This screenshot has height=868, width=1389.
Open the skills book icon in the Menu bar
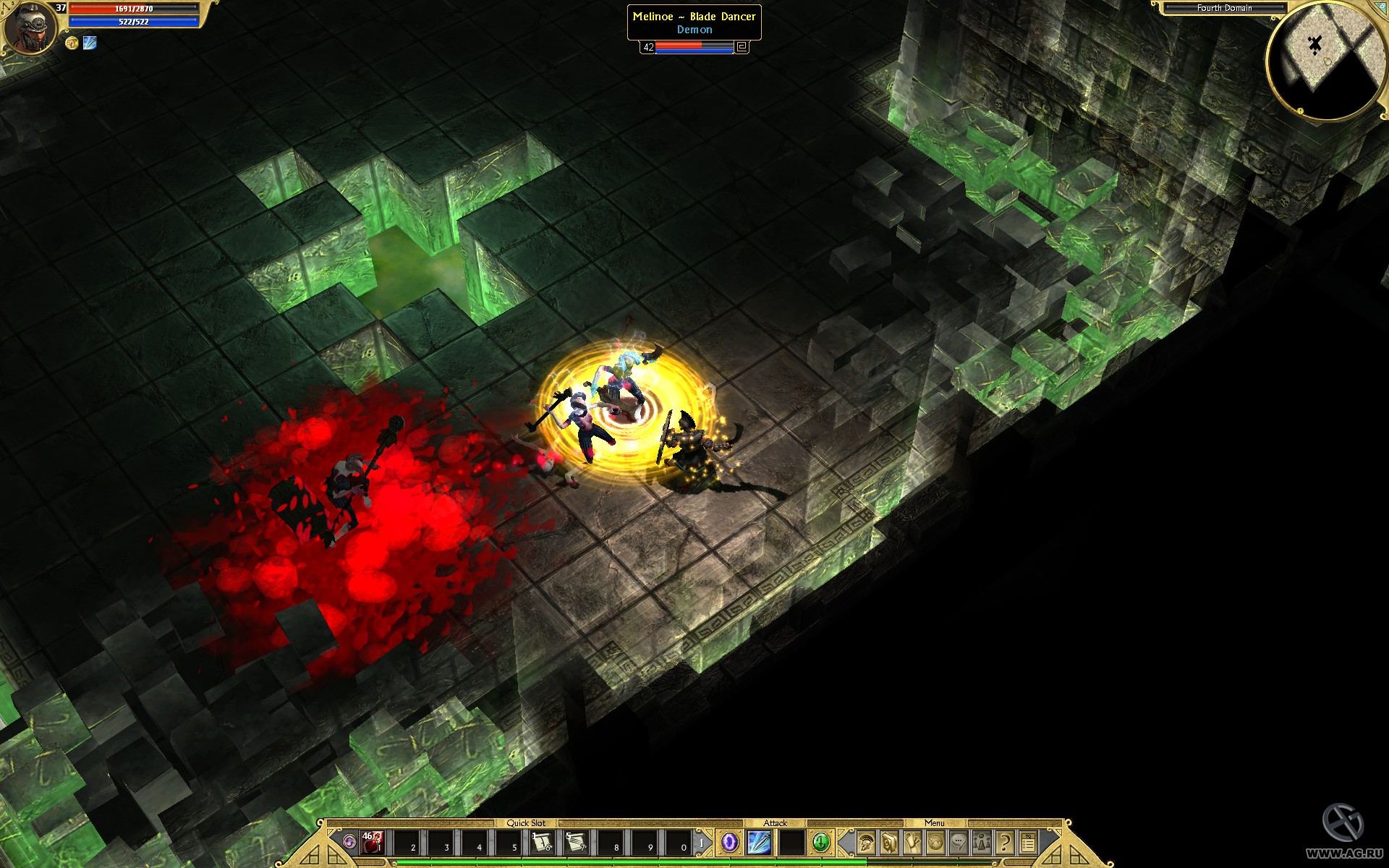888,842
